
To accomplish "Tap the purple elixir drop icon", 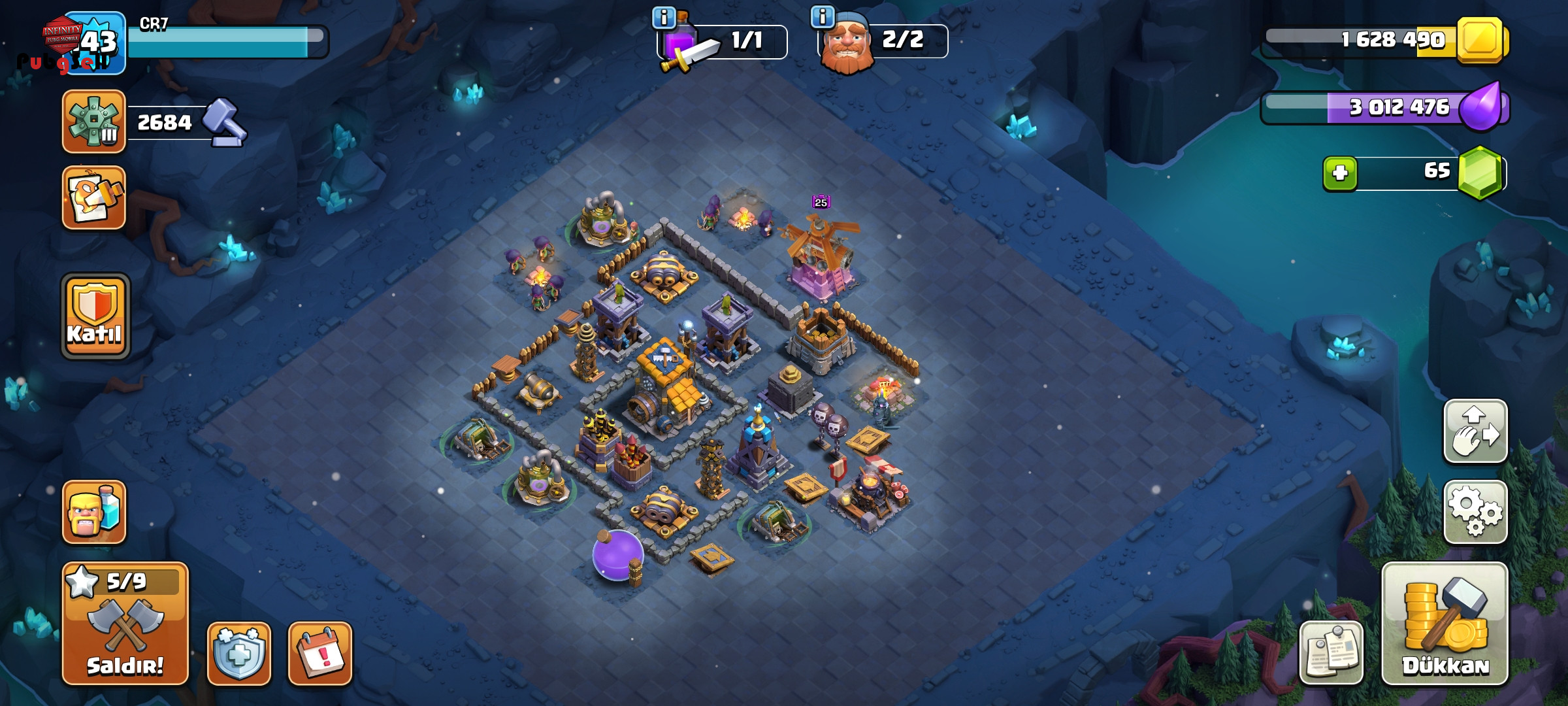I will pyautogui.click(x=1480, y=107).
